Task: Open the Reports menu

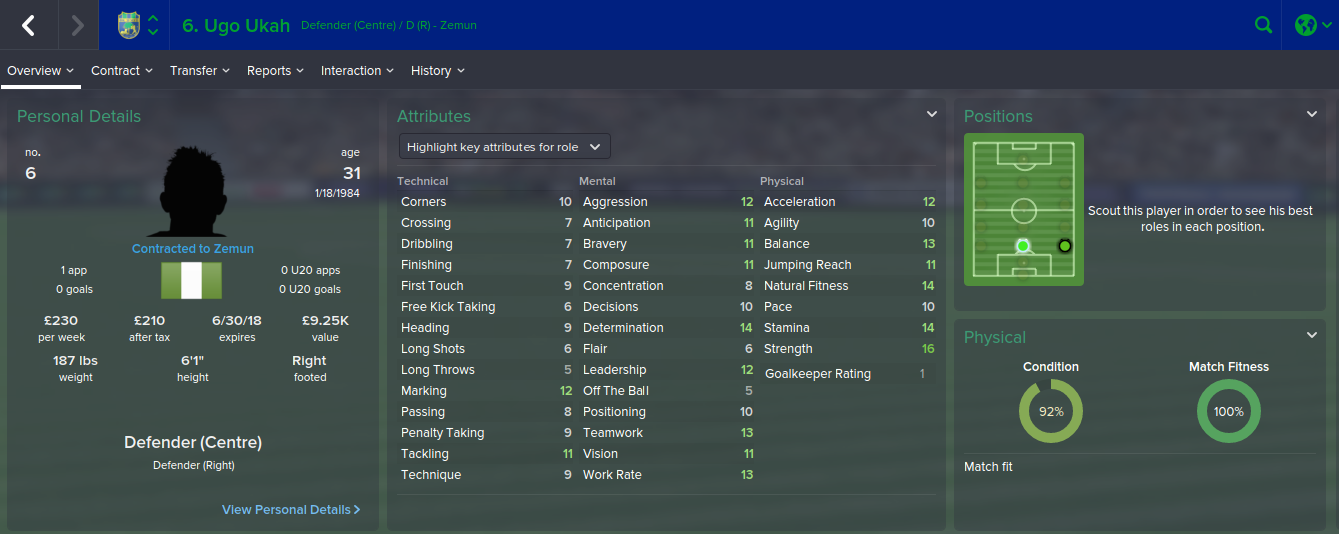Action: 274,71
